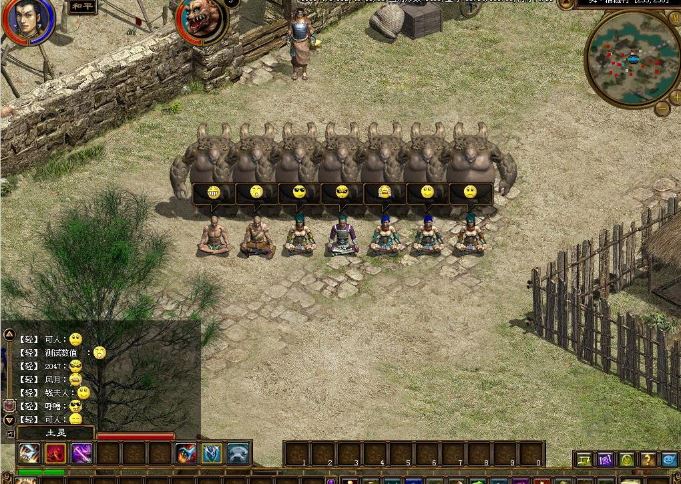Use the red fire skill icon
Screen dimensions: 681x484
point(55,454)
